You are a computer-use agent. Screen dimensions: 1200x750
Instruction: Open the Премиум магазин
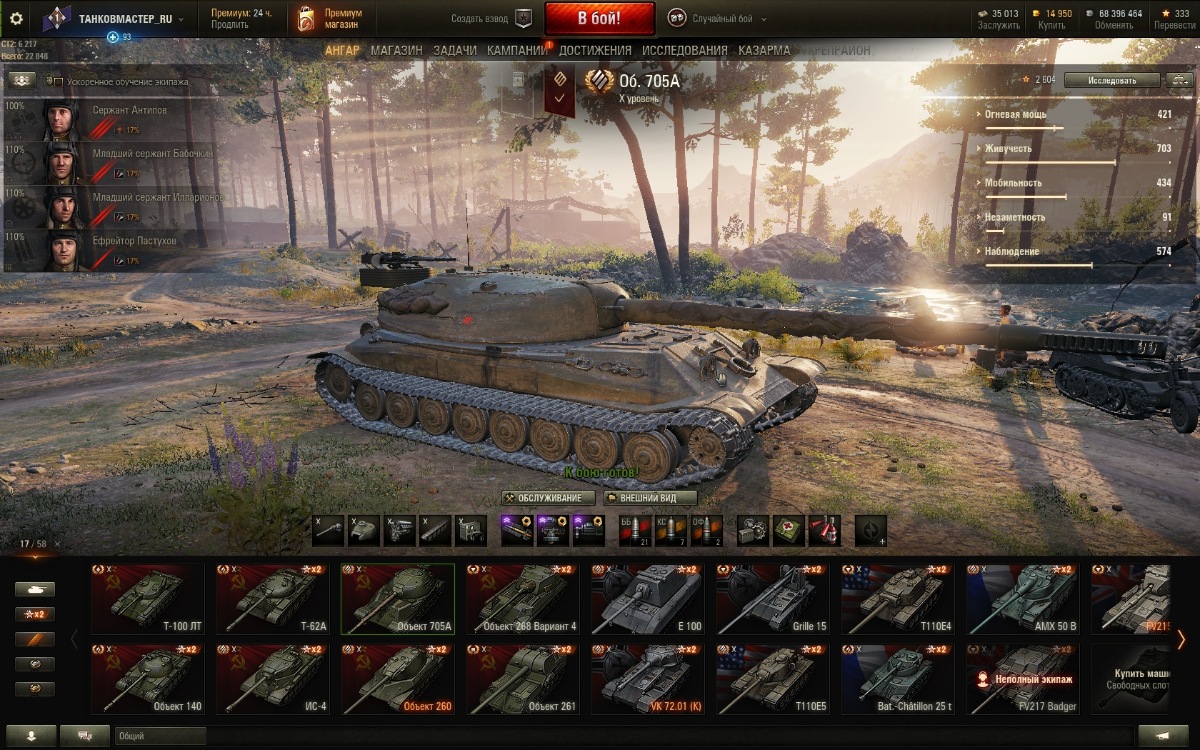click(x=330, y=18)
